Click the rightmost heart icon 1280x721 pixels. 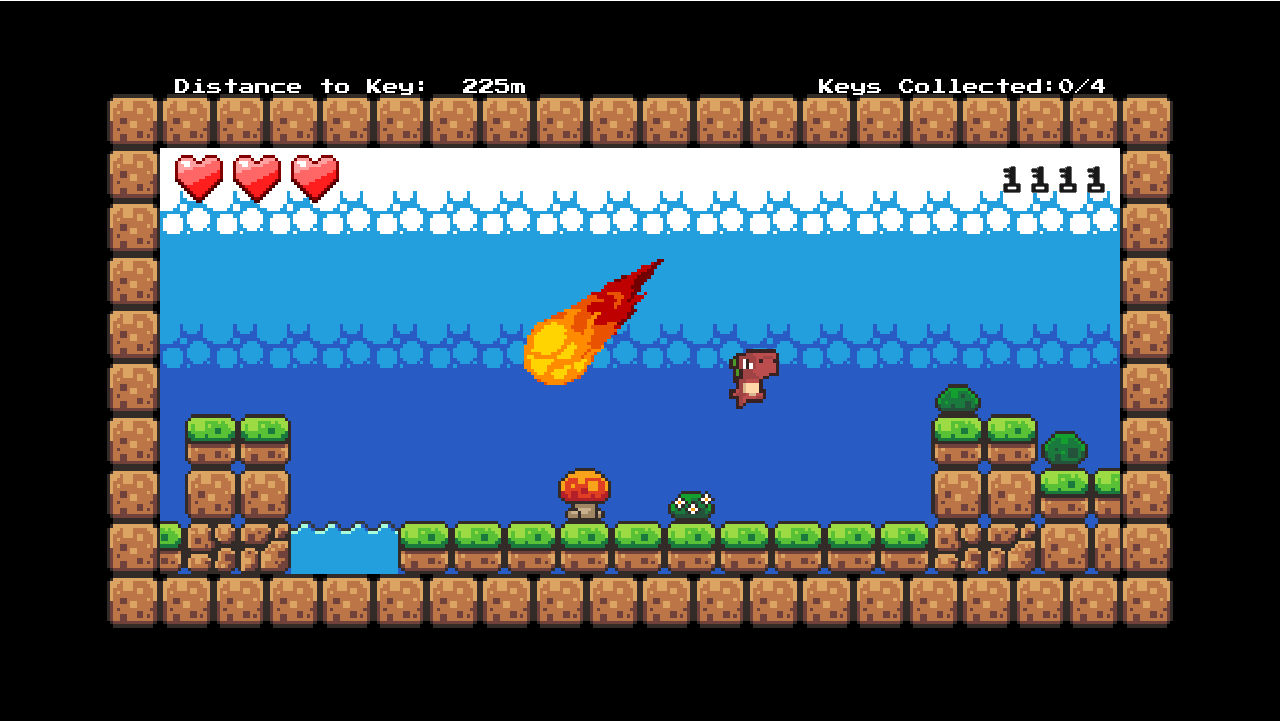[315, 176]
